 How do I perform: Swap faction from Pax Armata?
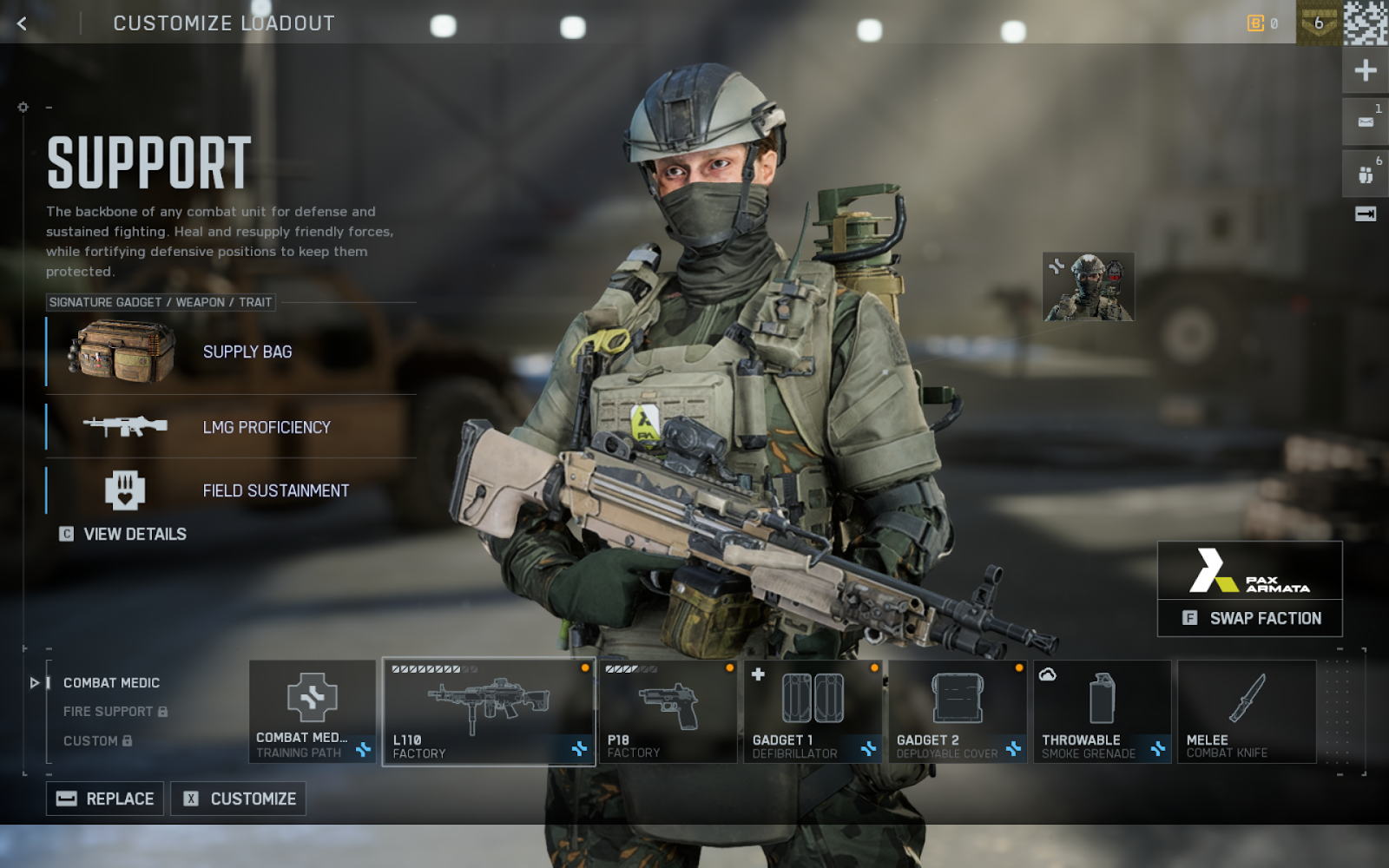point(1250,618)
